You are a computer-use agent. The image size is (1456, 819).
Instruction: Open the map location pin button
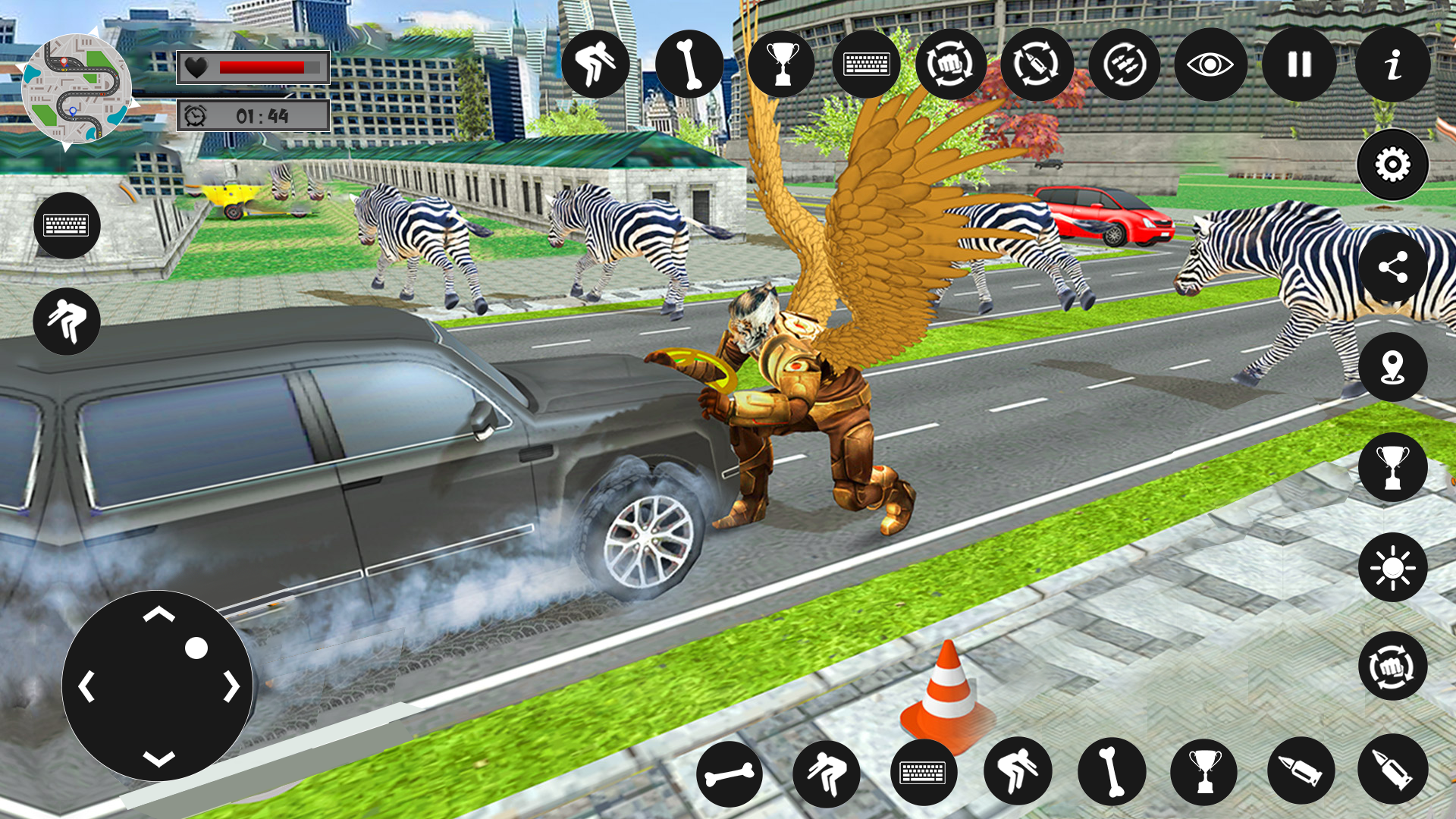click(x=1392, y=367)
